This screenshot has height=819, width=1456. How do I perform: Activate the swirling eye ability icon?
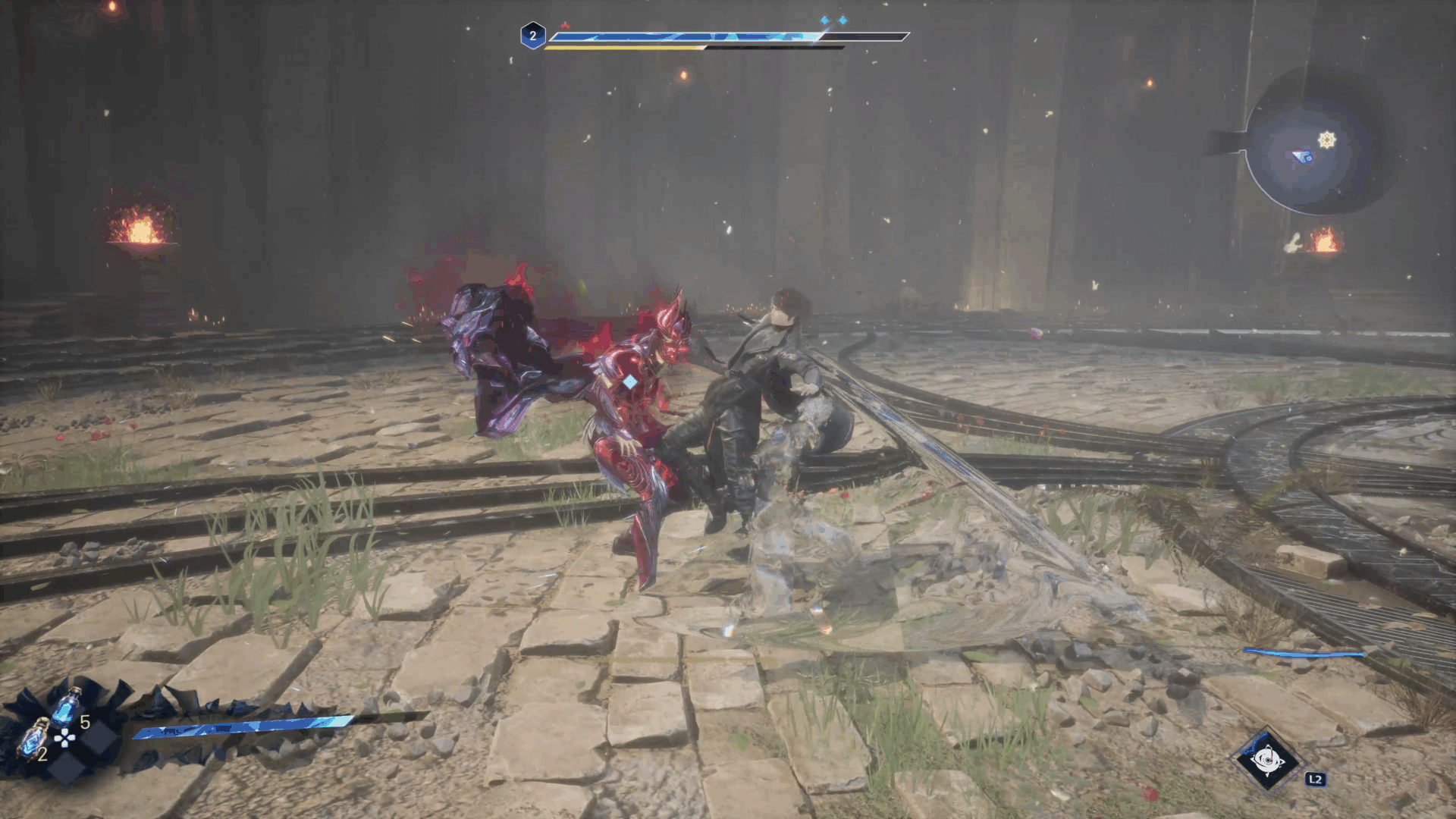click(1266, 760)
